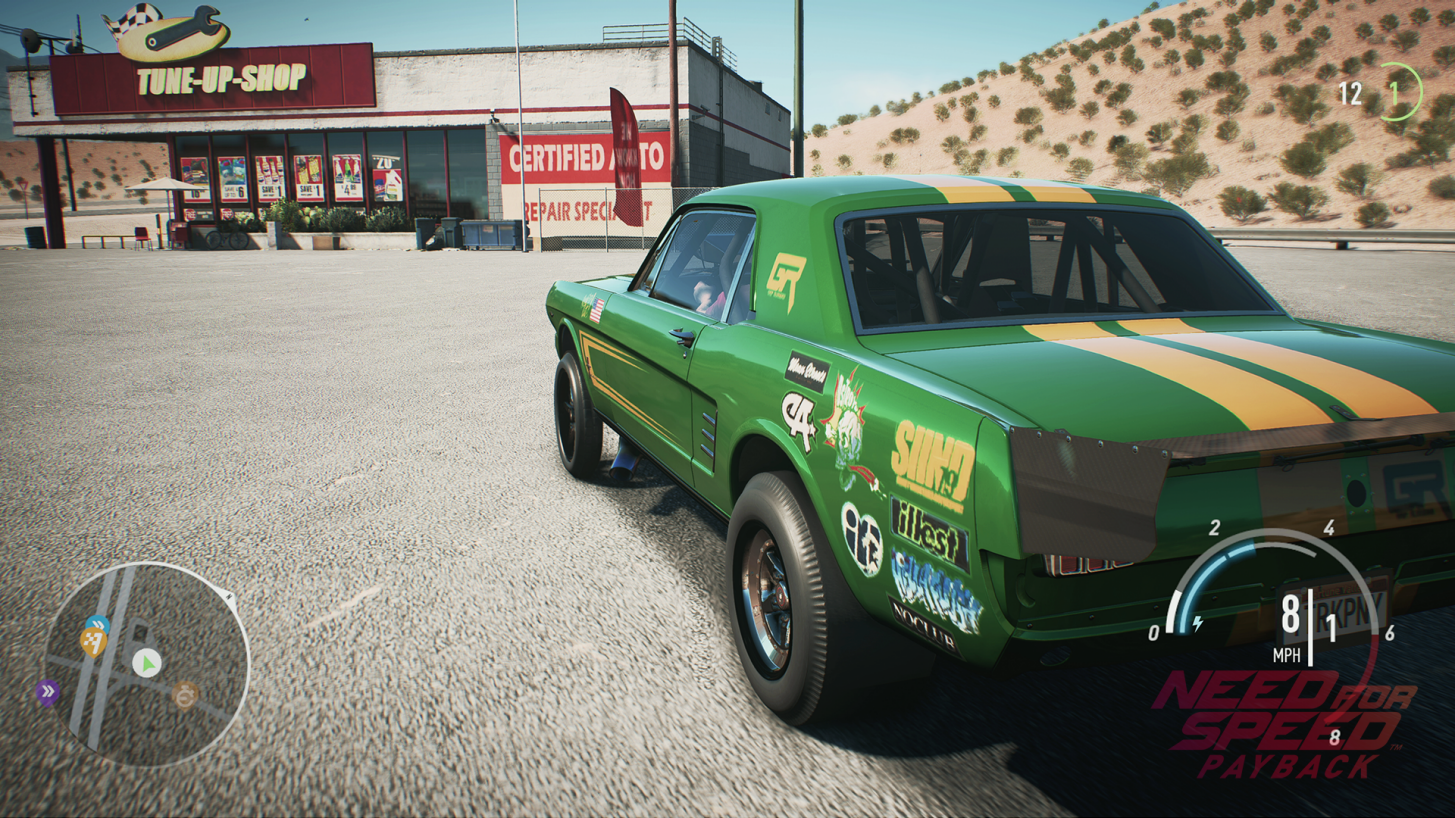Toggle the gear number 1 next to speed
Viewport: 1455px width, 818px height.
coord(1331,627)
